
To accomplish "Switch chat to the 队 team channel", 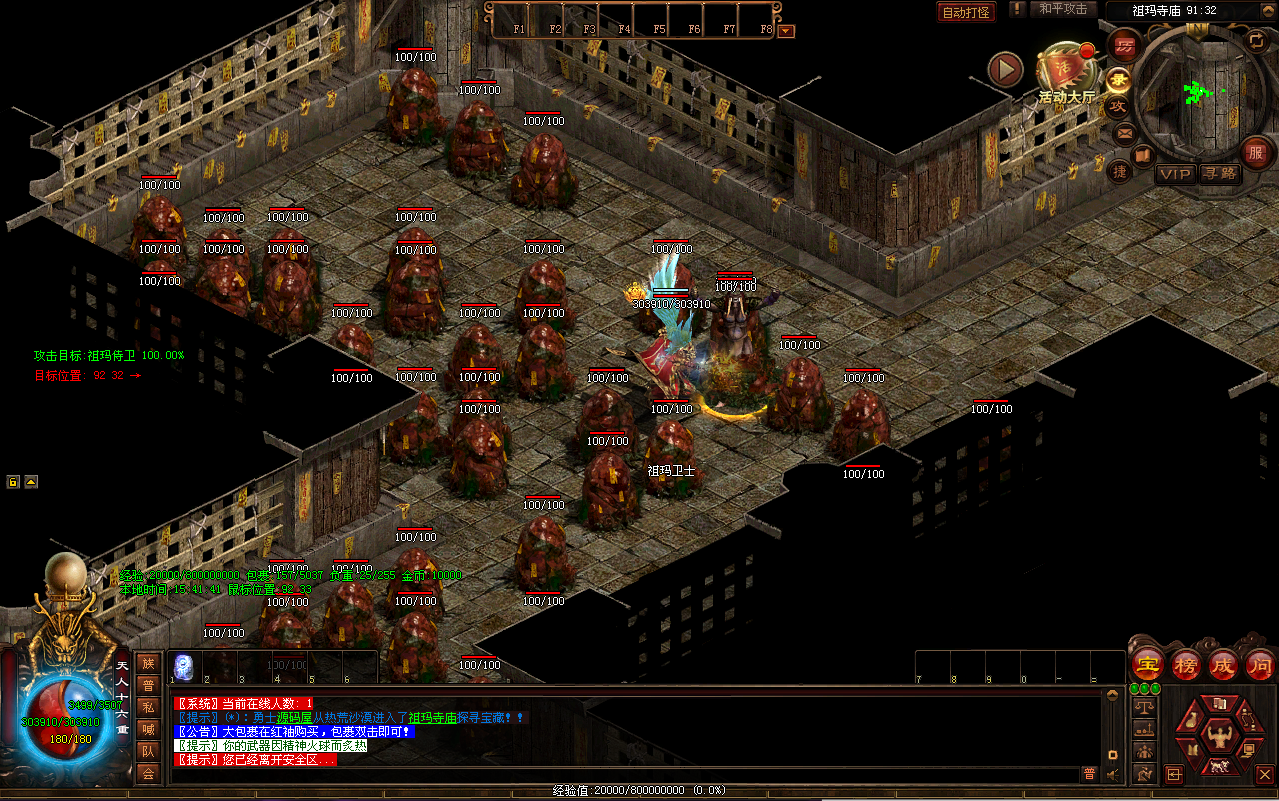I will point(148,750).
